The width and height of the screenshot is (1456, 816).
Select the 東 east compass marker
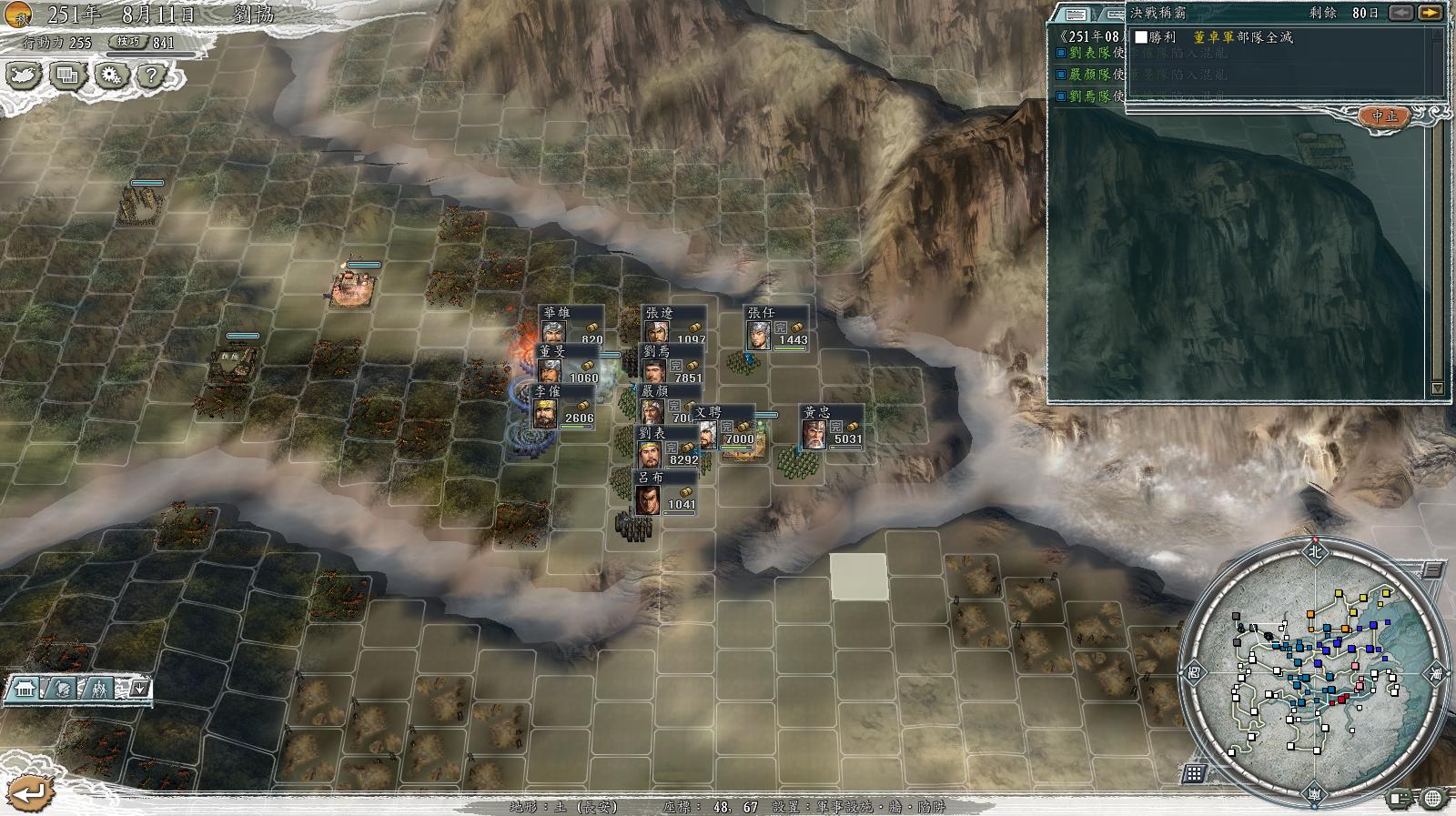coord(1436,674)
